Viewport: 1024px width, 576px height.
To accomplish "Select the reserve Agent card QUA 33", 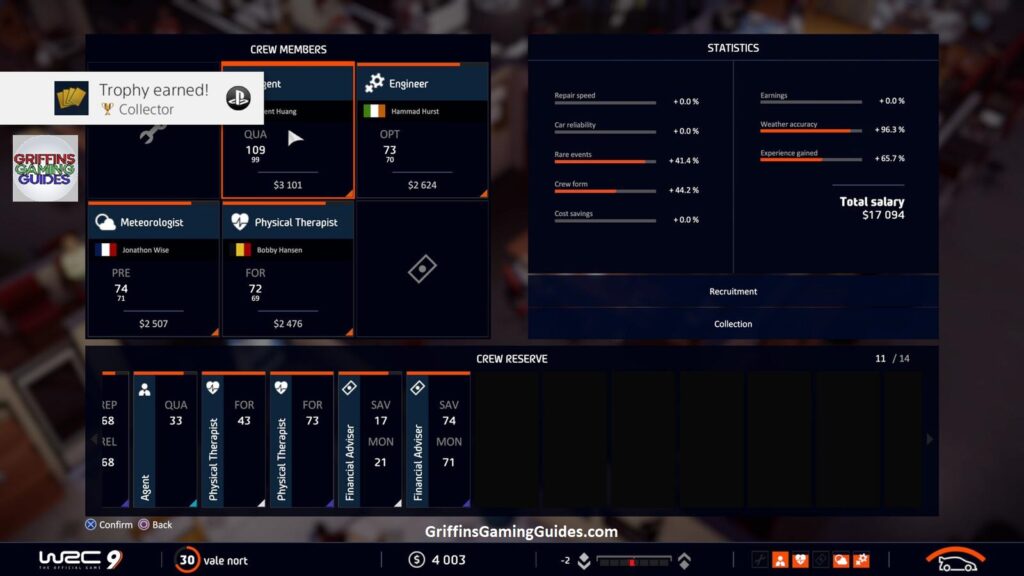I will click(166, 440).
